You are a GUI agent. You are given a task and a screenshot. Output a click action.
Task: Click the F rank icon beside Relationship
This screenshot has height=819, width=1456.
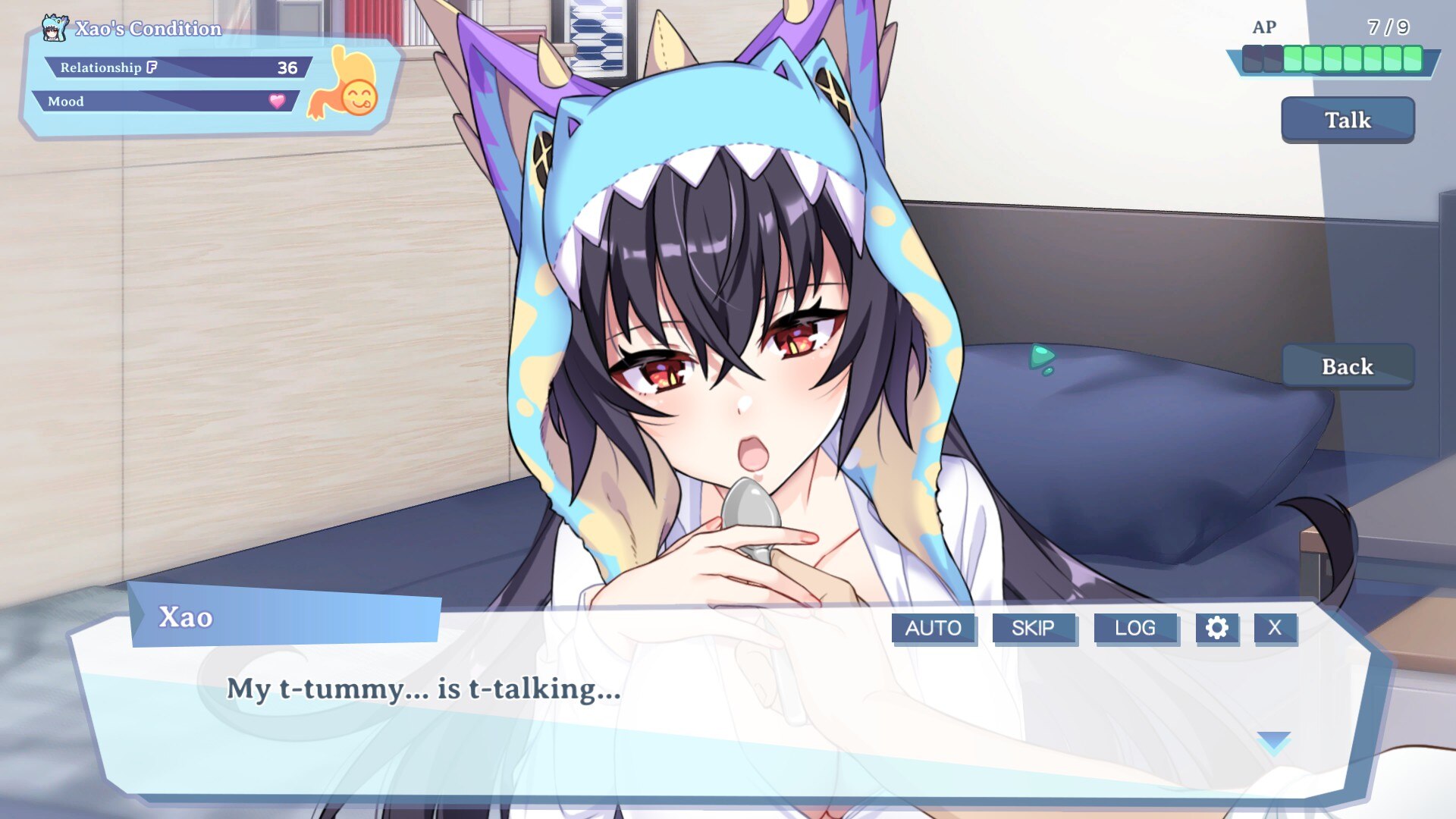pyautogui.click(x=150, y=67)
